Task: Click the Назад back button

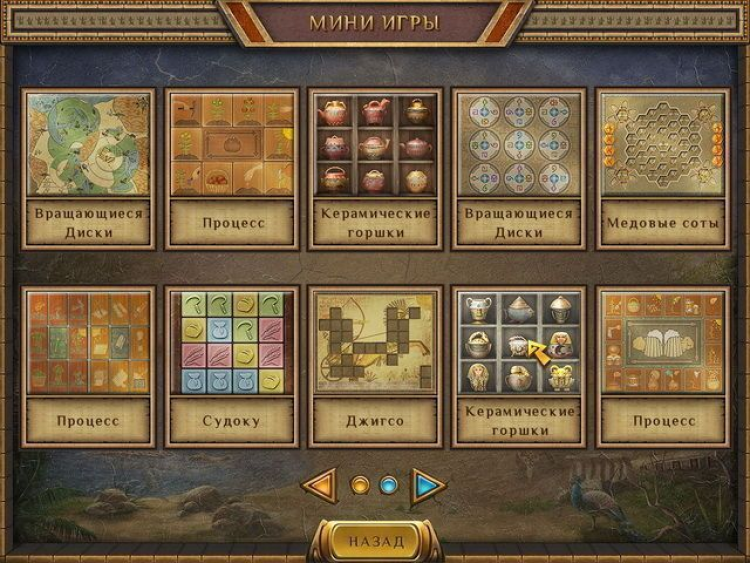Action: click(x=376, y=541)
